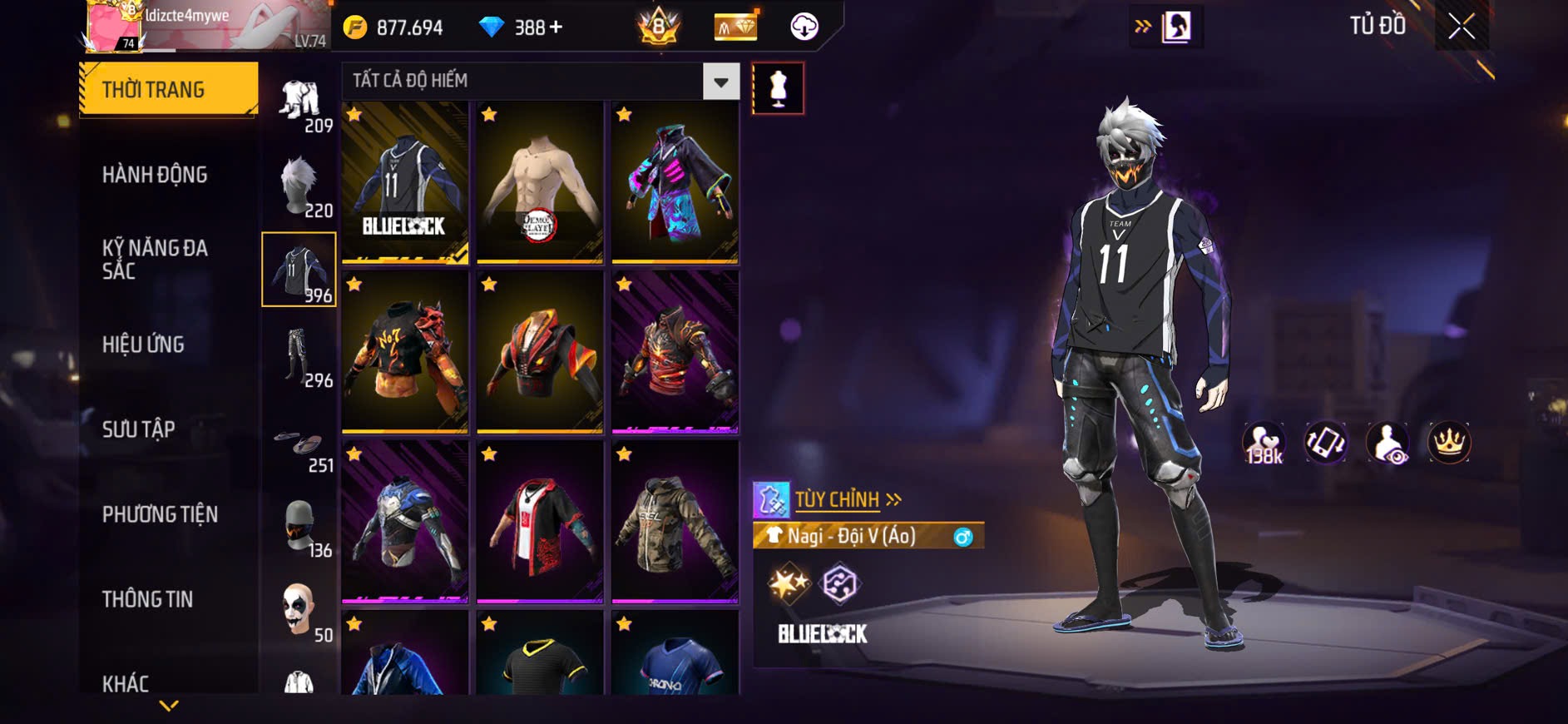Viewport: 1568px width, 724px height.
Task: Pick the neon pink and cyan jacket
Action: coord(675,182)
